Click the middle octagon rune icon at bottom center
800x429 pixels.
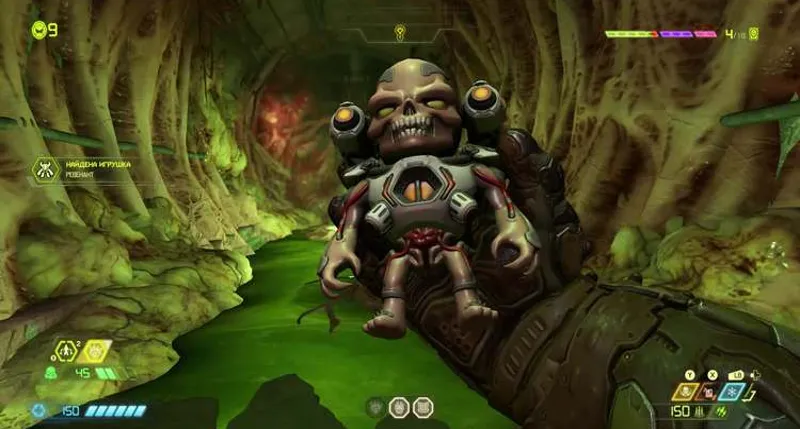coord(397,407)
